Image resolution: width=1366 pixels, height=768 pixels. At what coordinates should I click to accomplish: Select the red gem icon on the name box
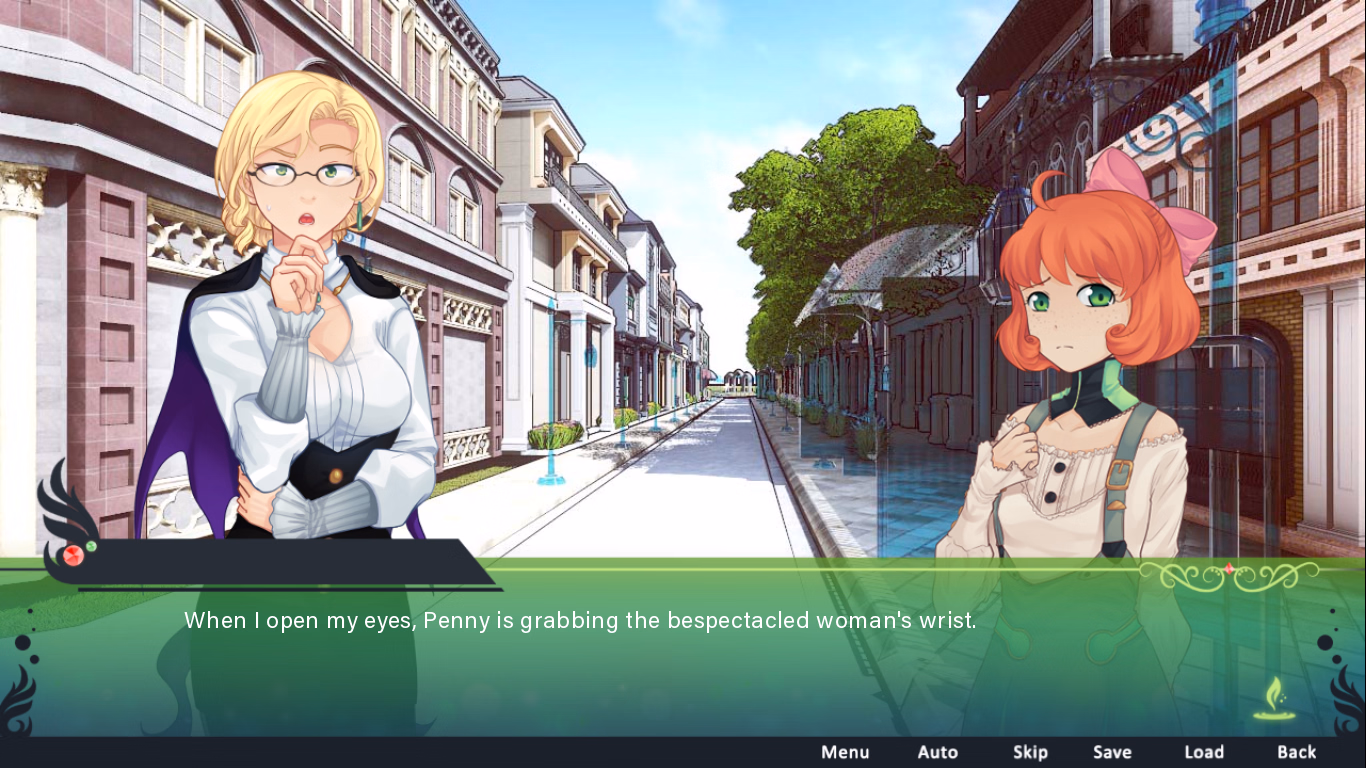(x=72, y=556)
